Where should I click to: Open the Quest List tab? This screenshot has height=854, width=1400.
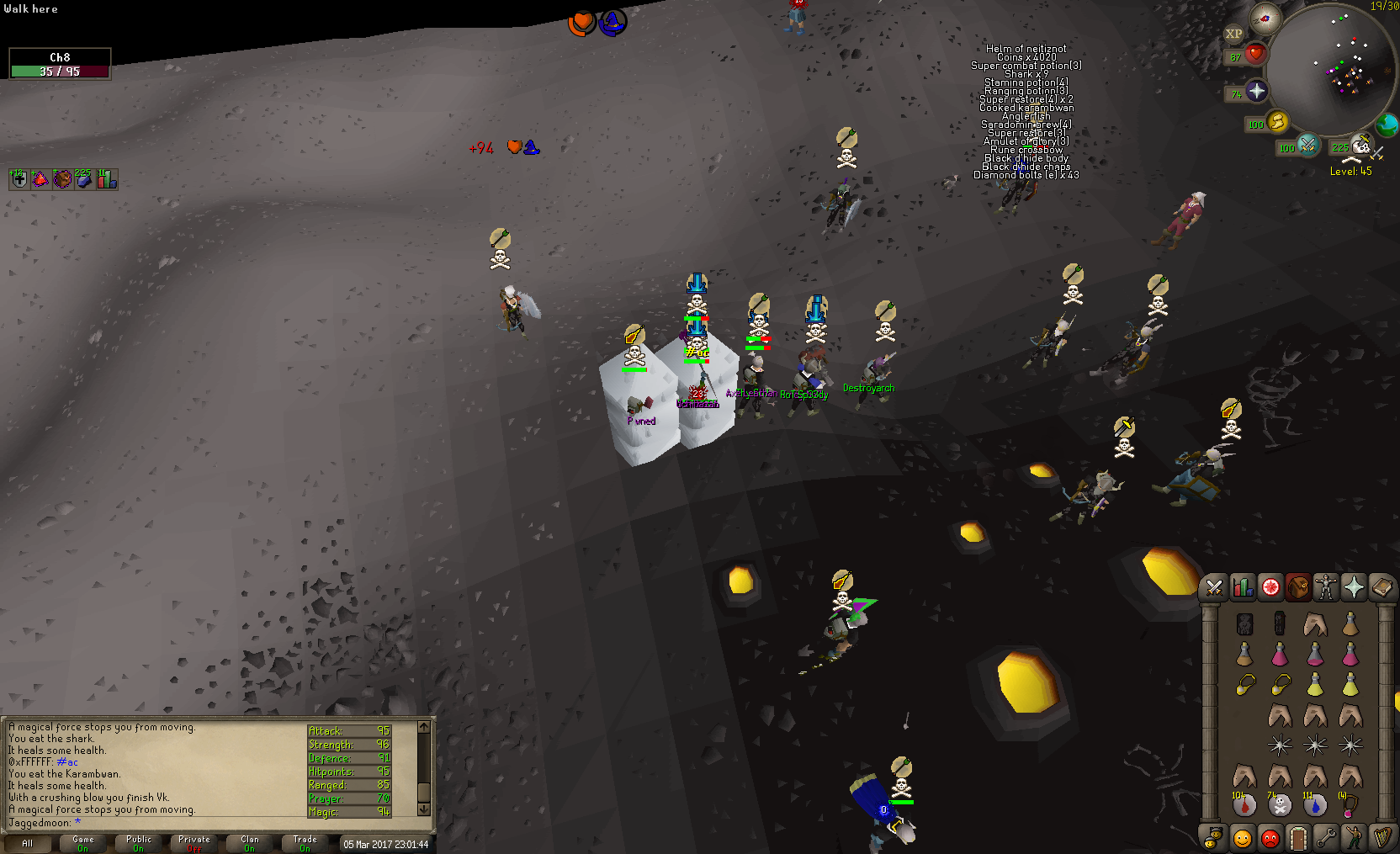click(1270, 587)
